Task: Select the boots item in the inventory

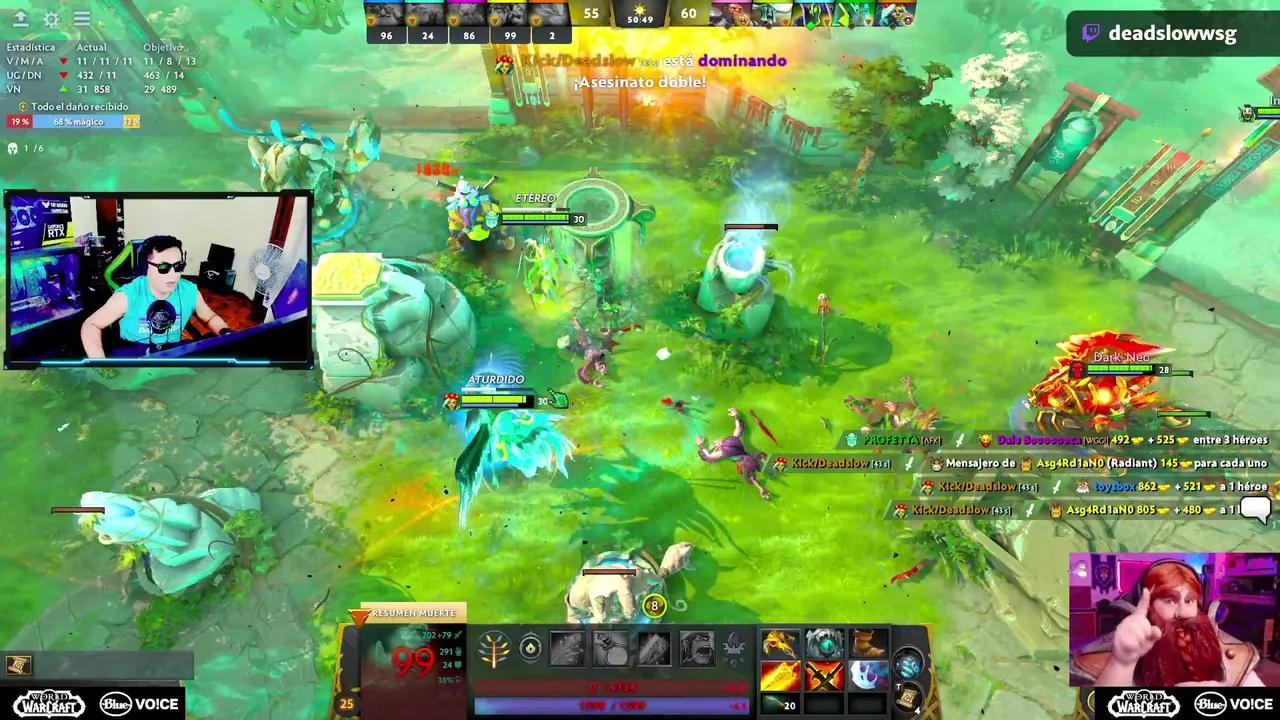Action: pyautogui.click(x=866, y=644)
